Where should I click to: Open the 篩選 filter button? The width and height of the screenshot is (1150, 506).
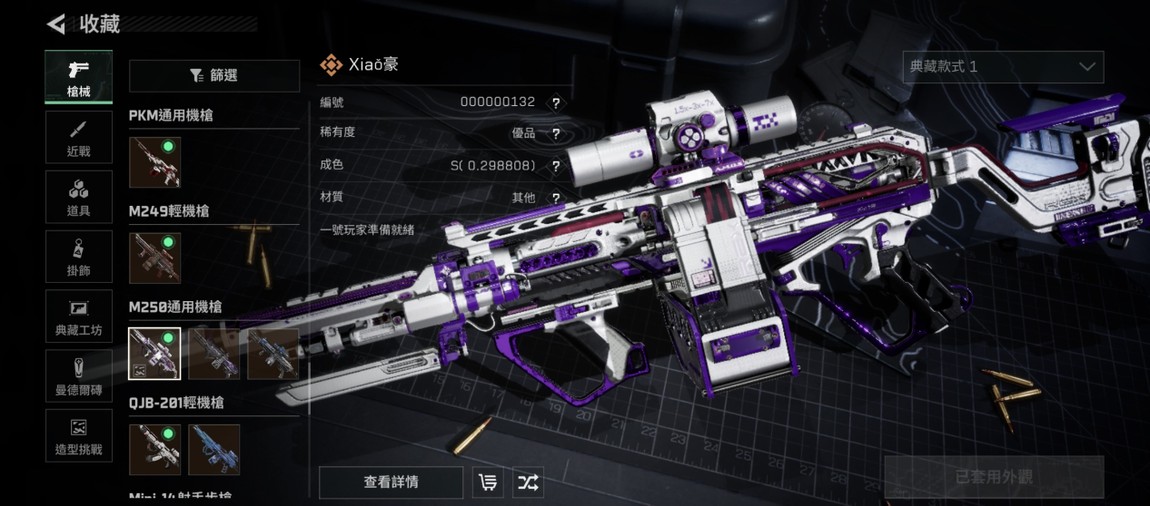214,76
